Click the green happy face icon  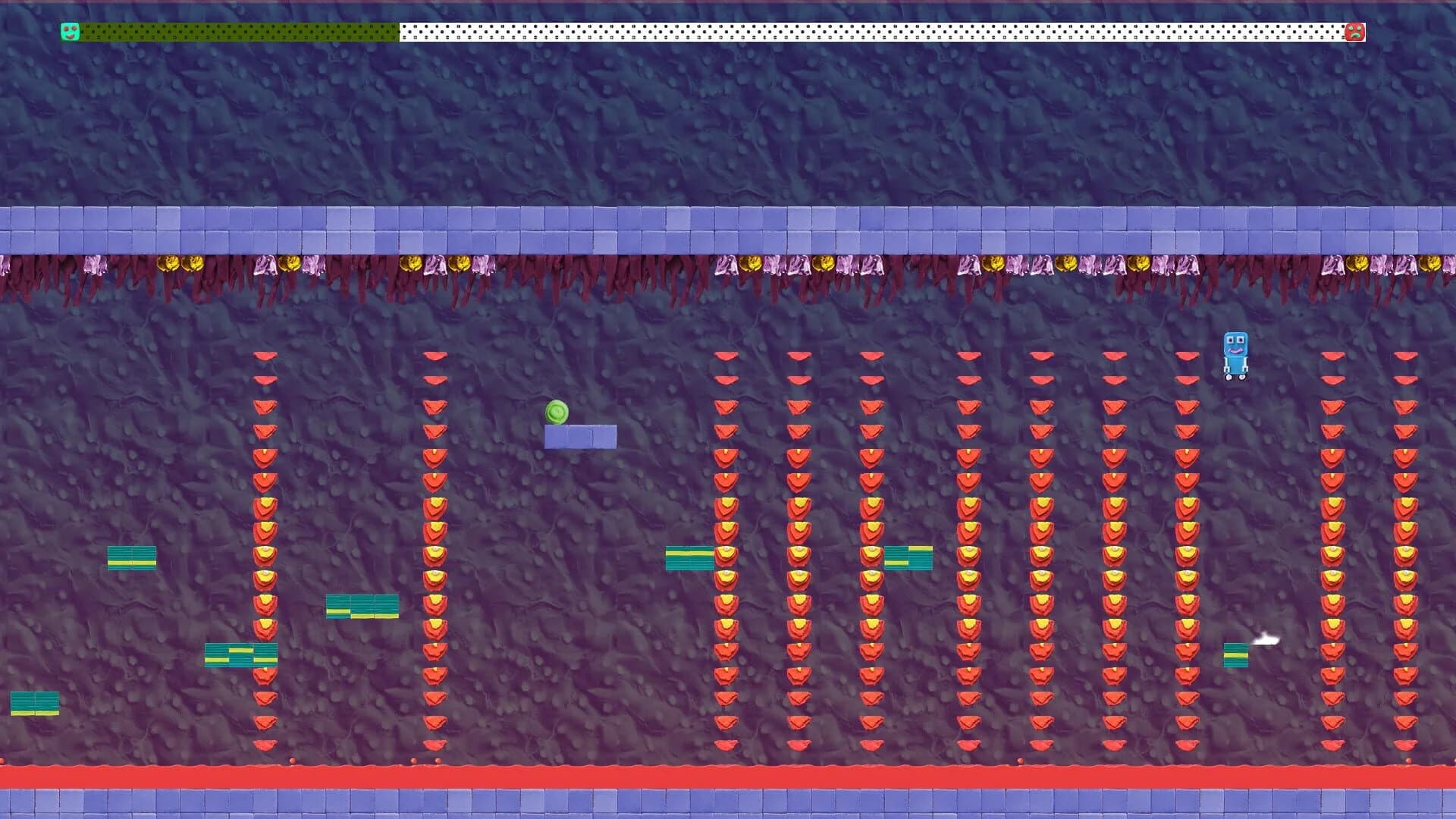click(x=69, y=31)
